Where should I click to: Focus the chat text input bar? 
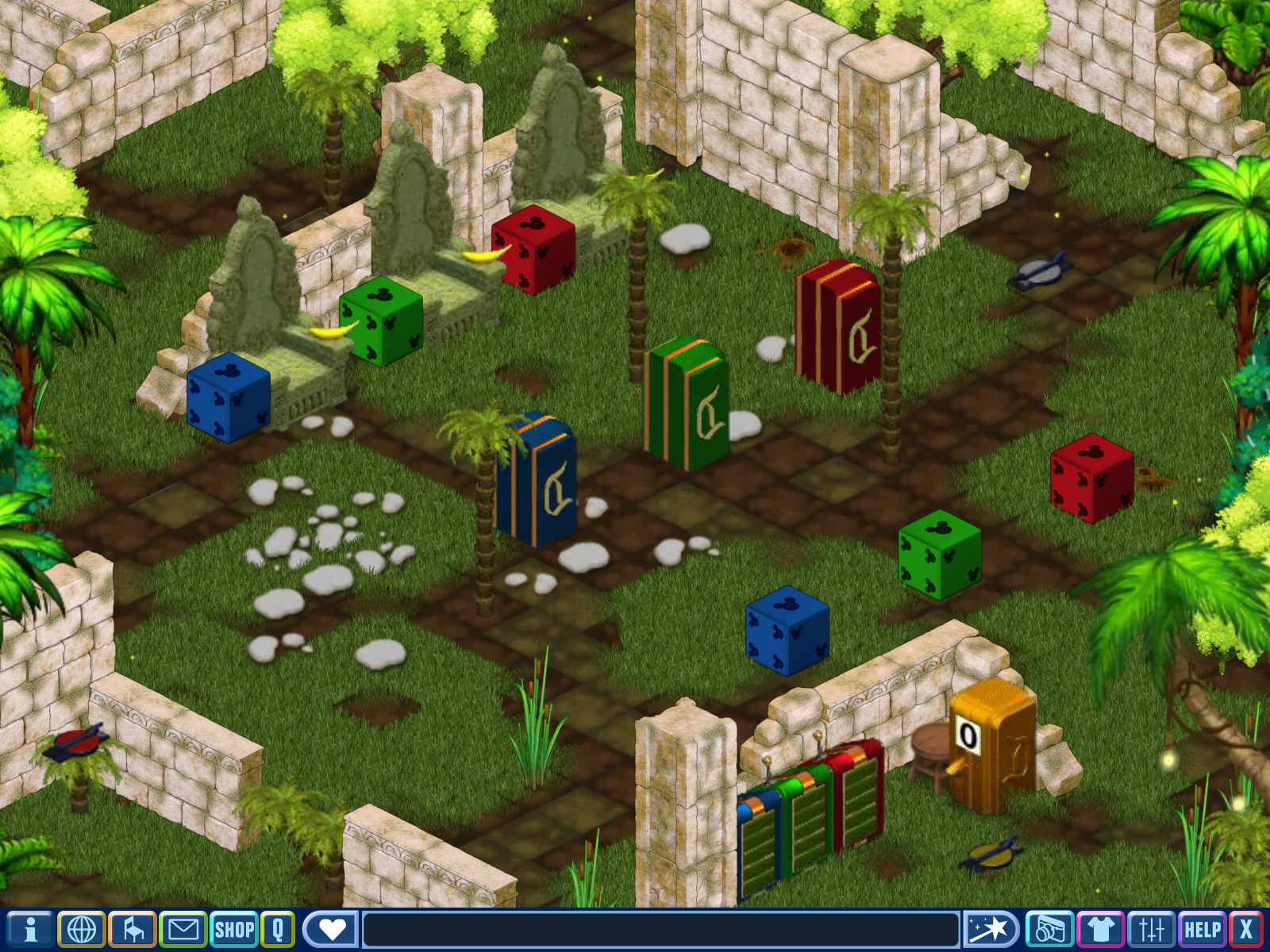[x=660, y=929]
